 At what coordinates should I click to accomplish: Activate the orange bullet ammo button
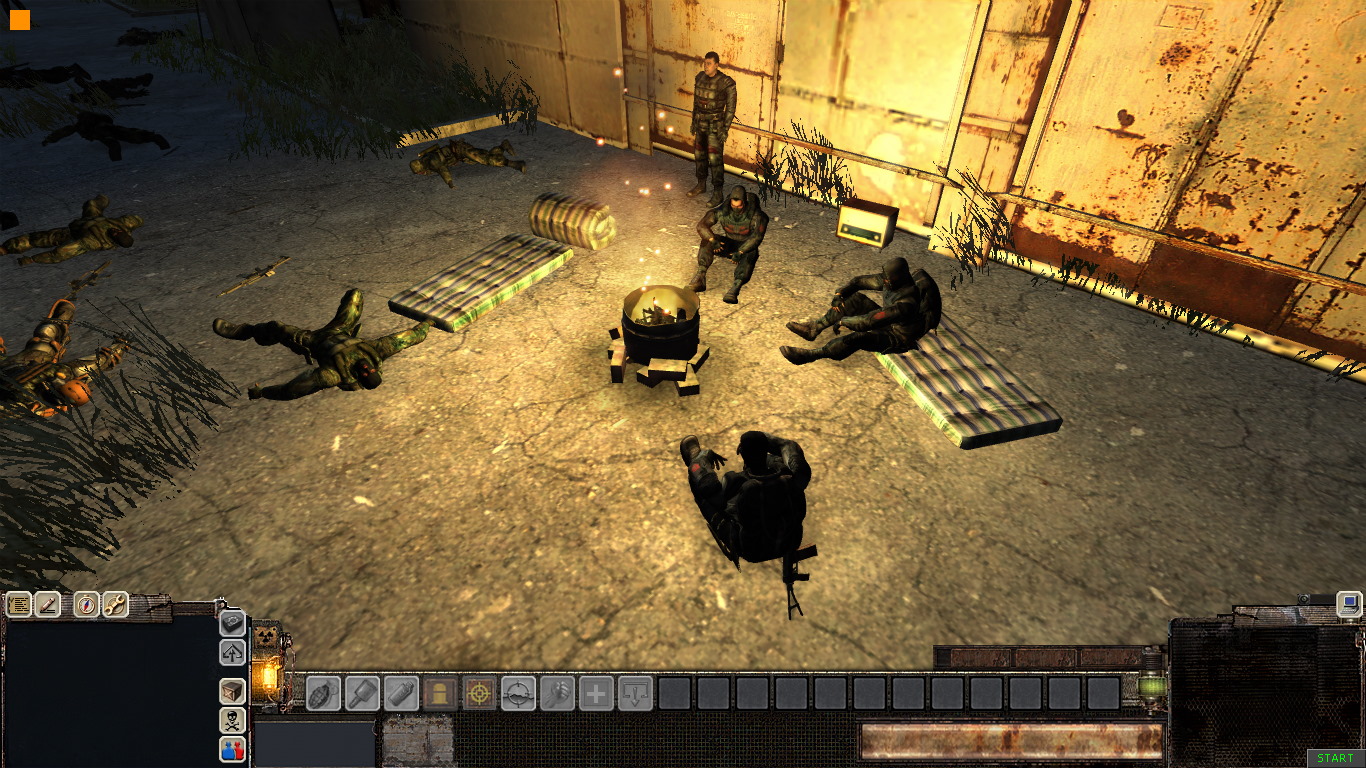point(440,693)
